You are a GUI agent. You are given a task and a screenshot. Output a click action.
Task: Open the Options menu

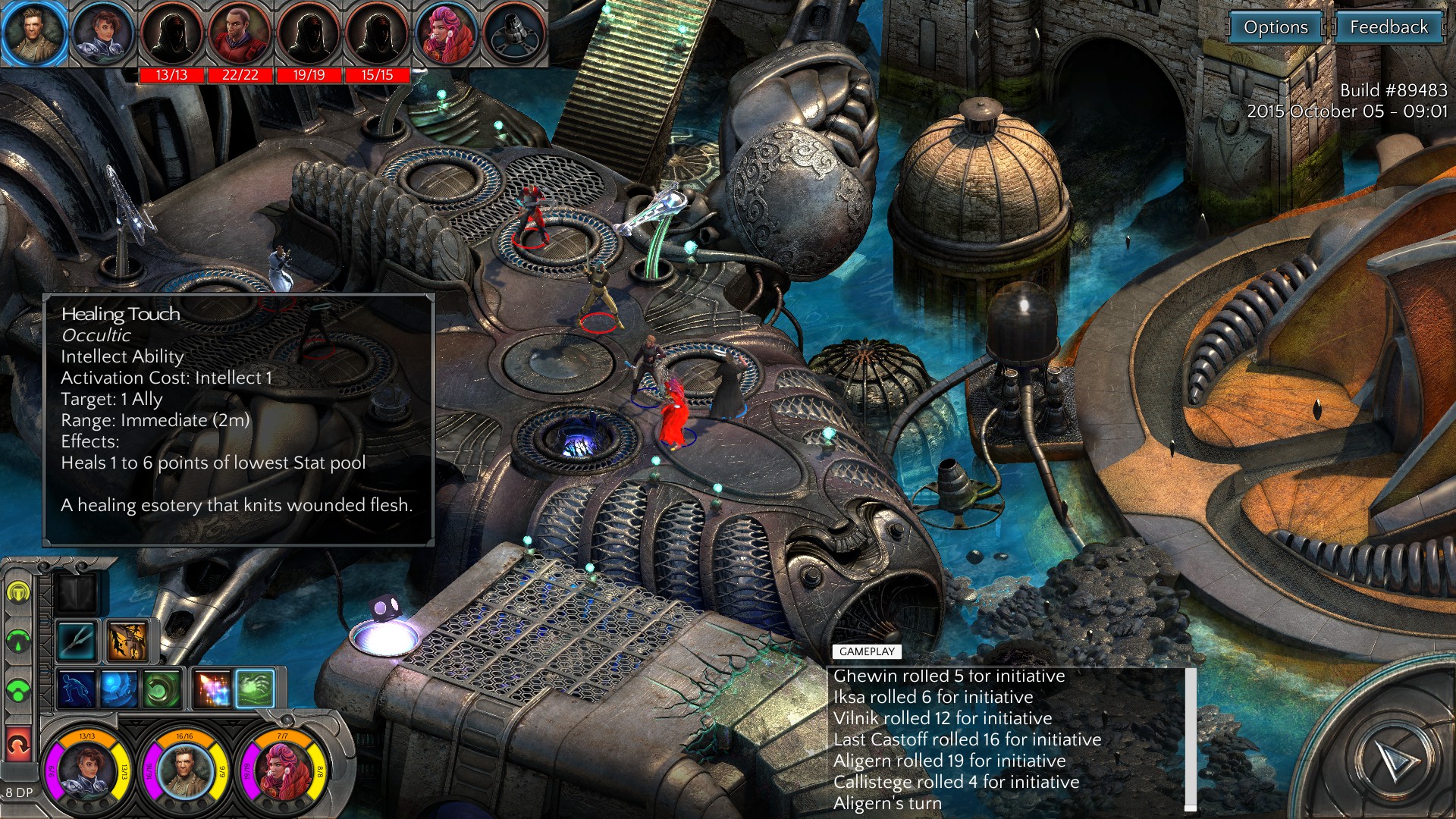click(1276, 28)
